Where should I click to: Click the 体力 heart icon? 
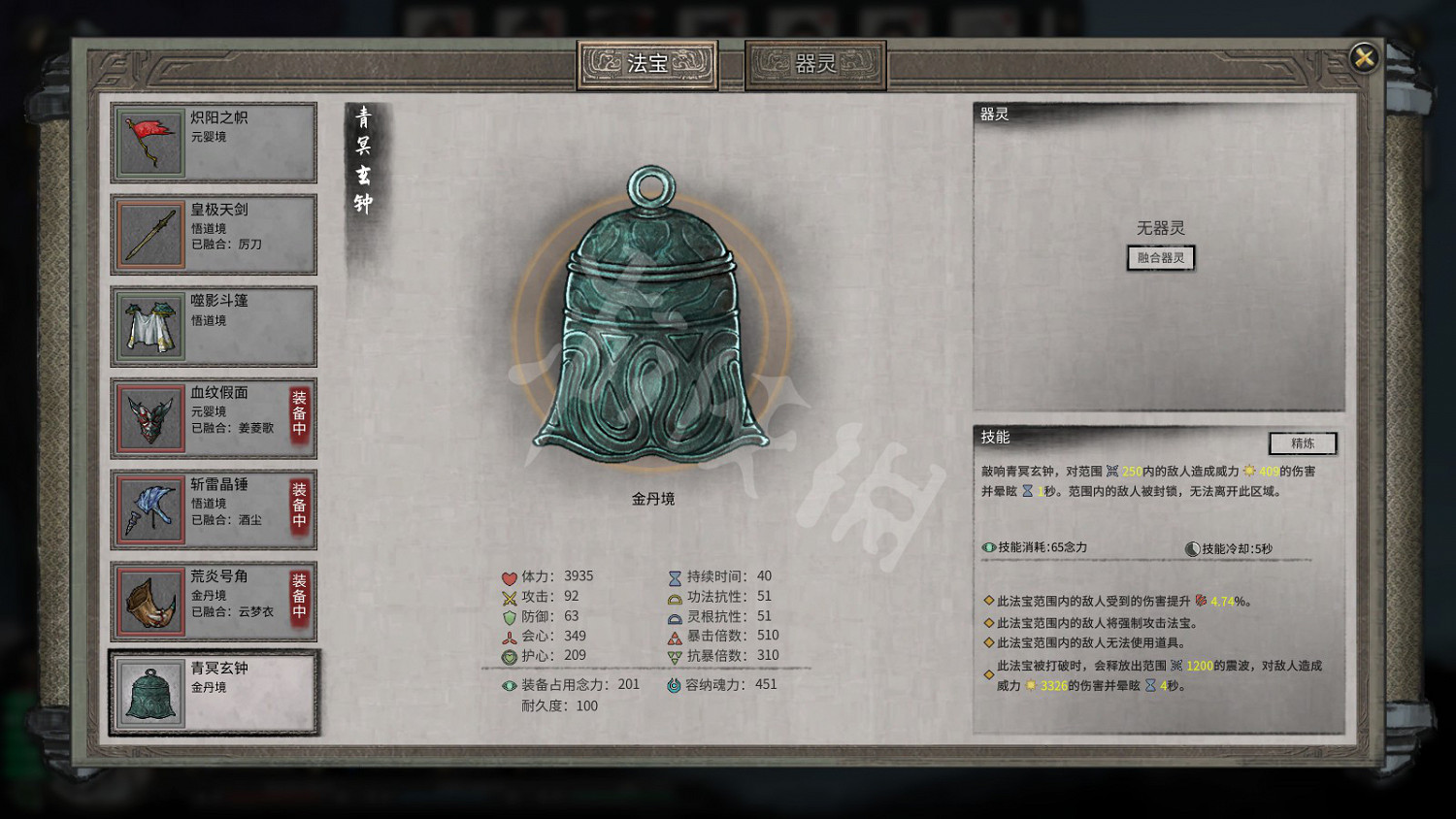tap(509, 575)
